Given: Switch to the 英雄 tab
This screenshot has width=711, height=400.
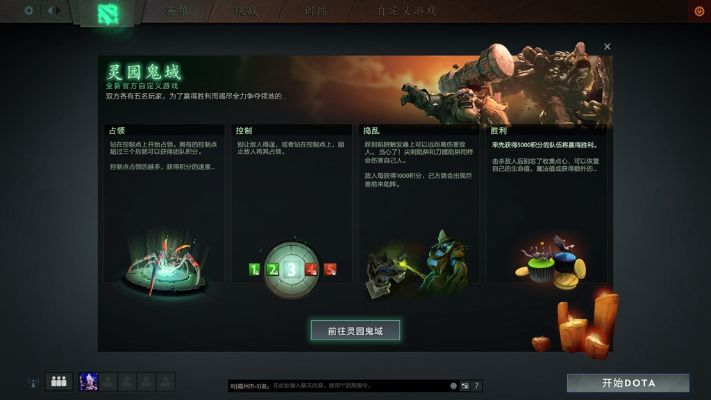Looking at the screenshot, I should [x=176, y=11].
